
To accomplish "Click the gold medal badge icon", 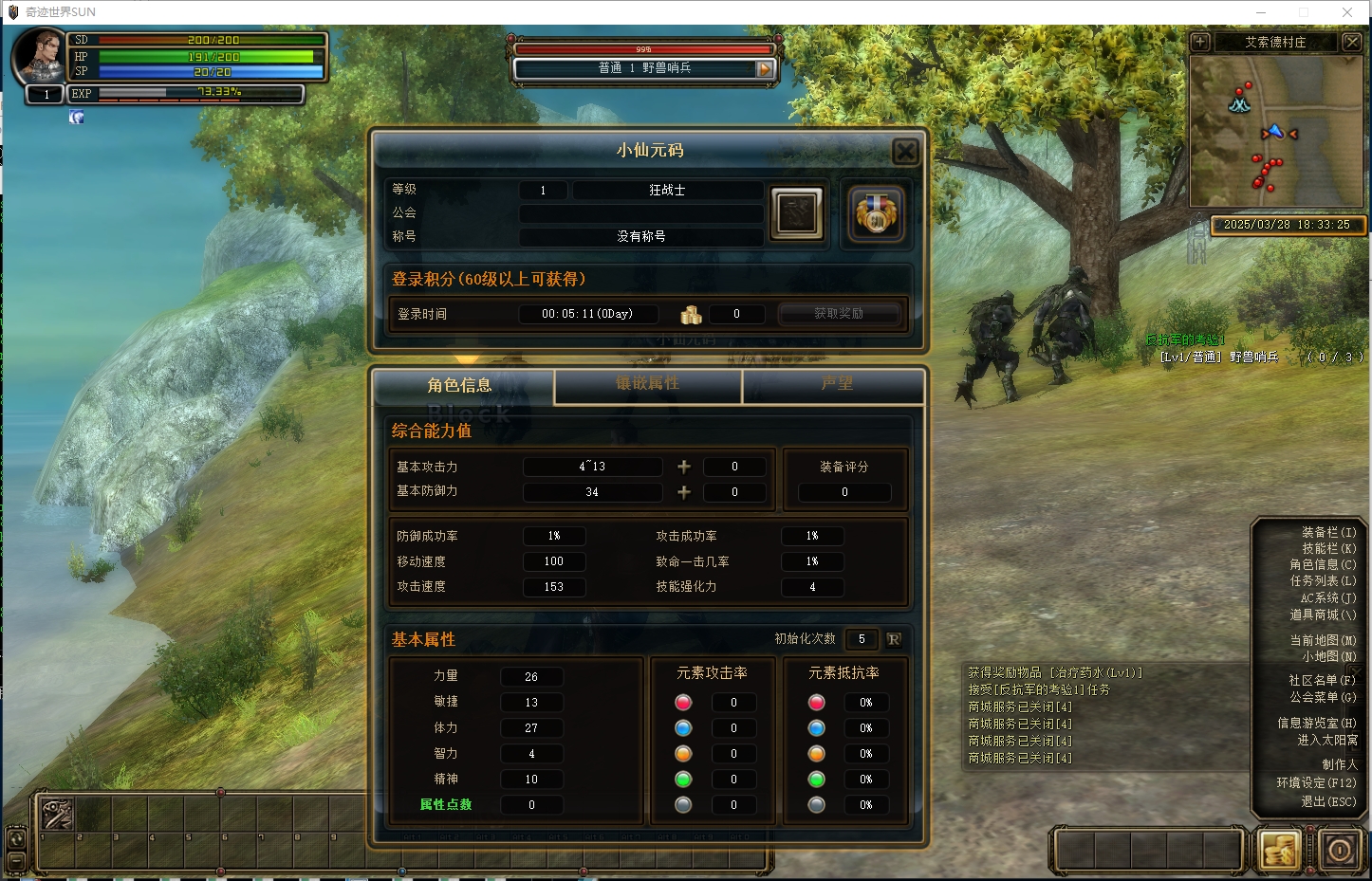I will click(x=875, y=212).
